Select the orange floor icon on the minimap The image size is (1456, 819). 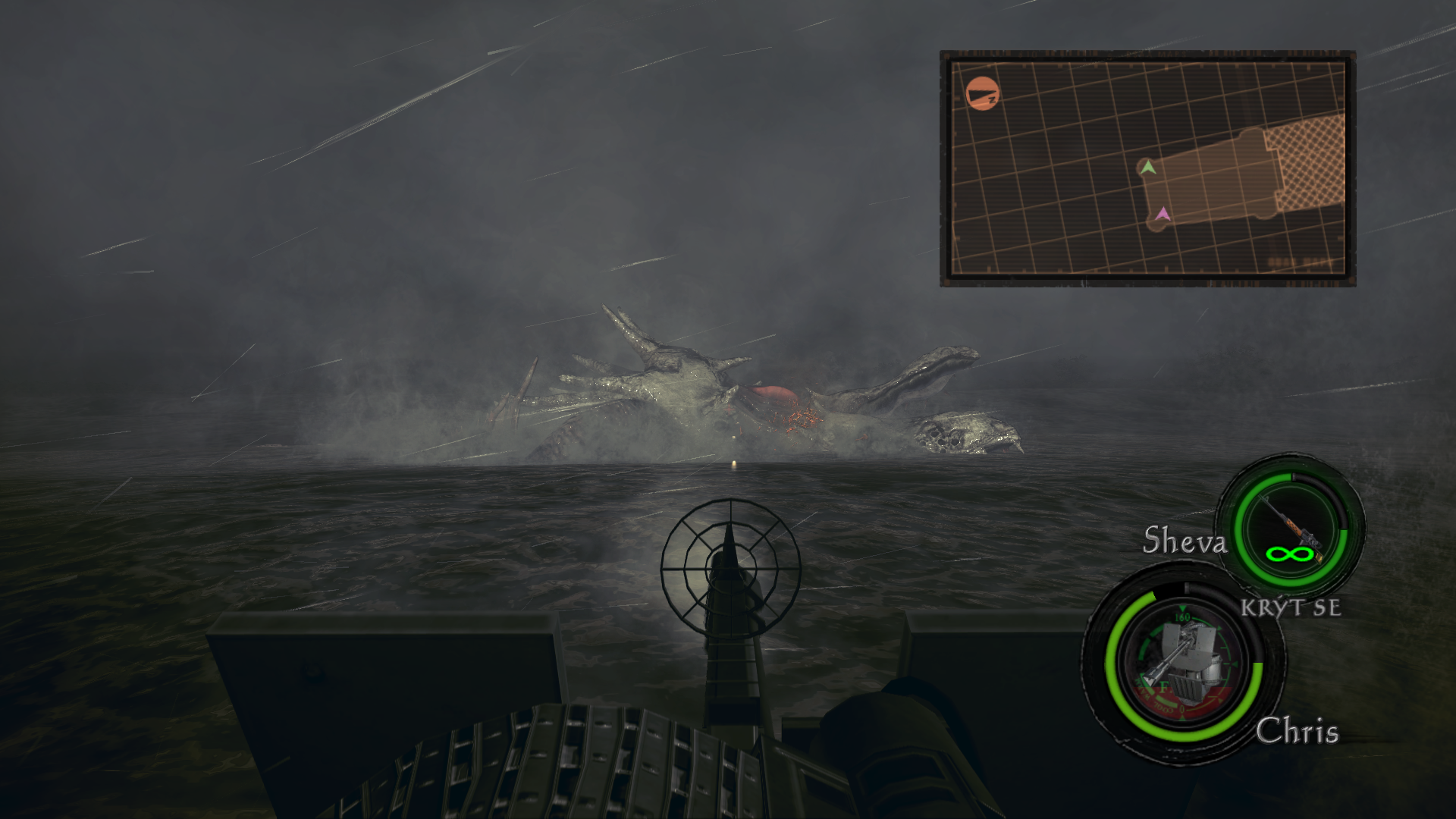983,95
